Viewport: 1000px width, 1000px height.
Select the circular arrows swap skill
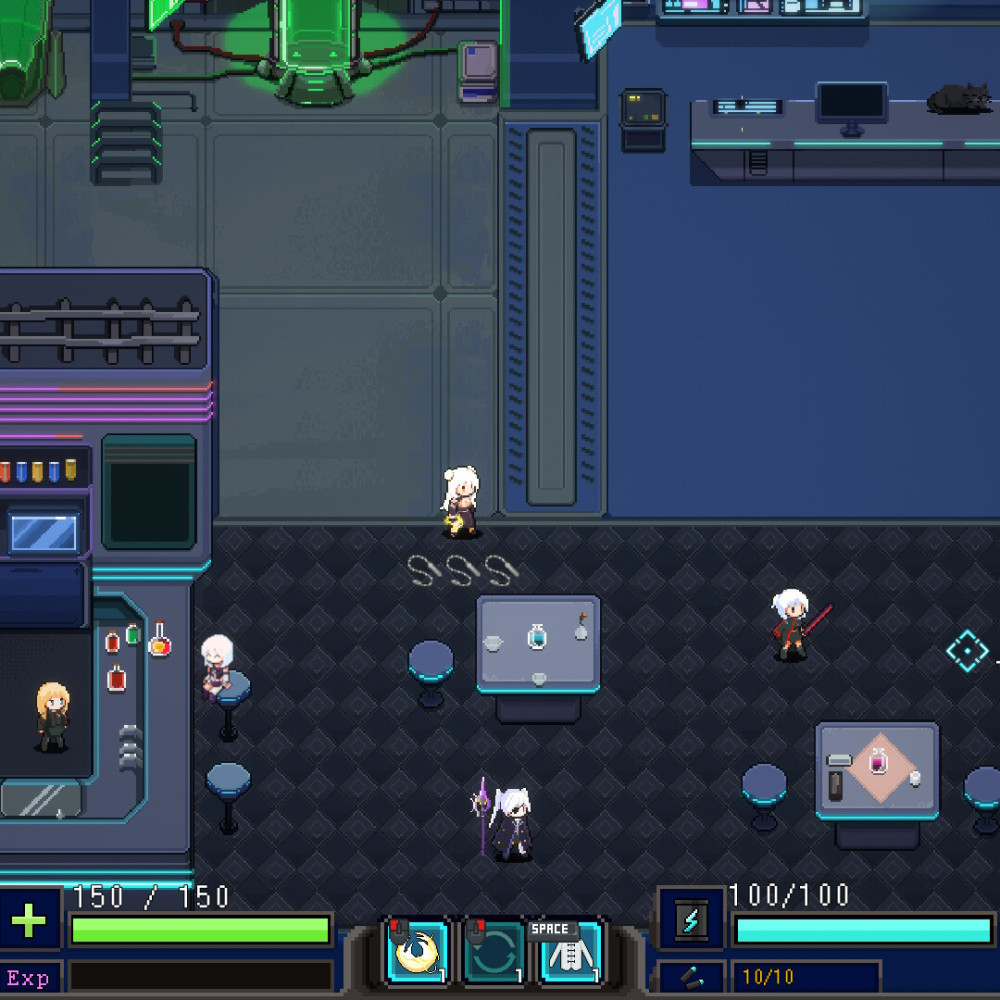(x=495, y=953)
